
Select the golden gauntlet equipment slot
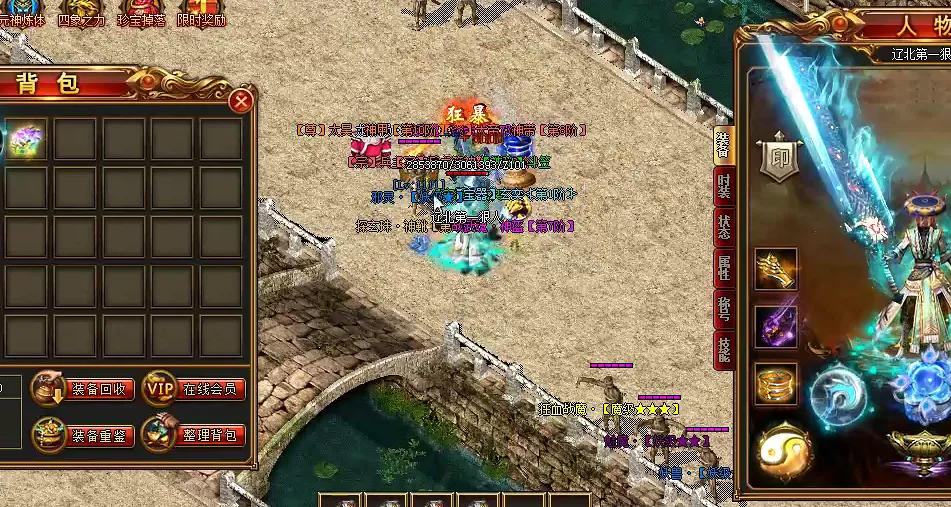pyautogui.click(x=776, y=269)
